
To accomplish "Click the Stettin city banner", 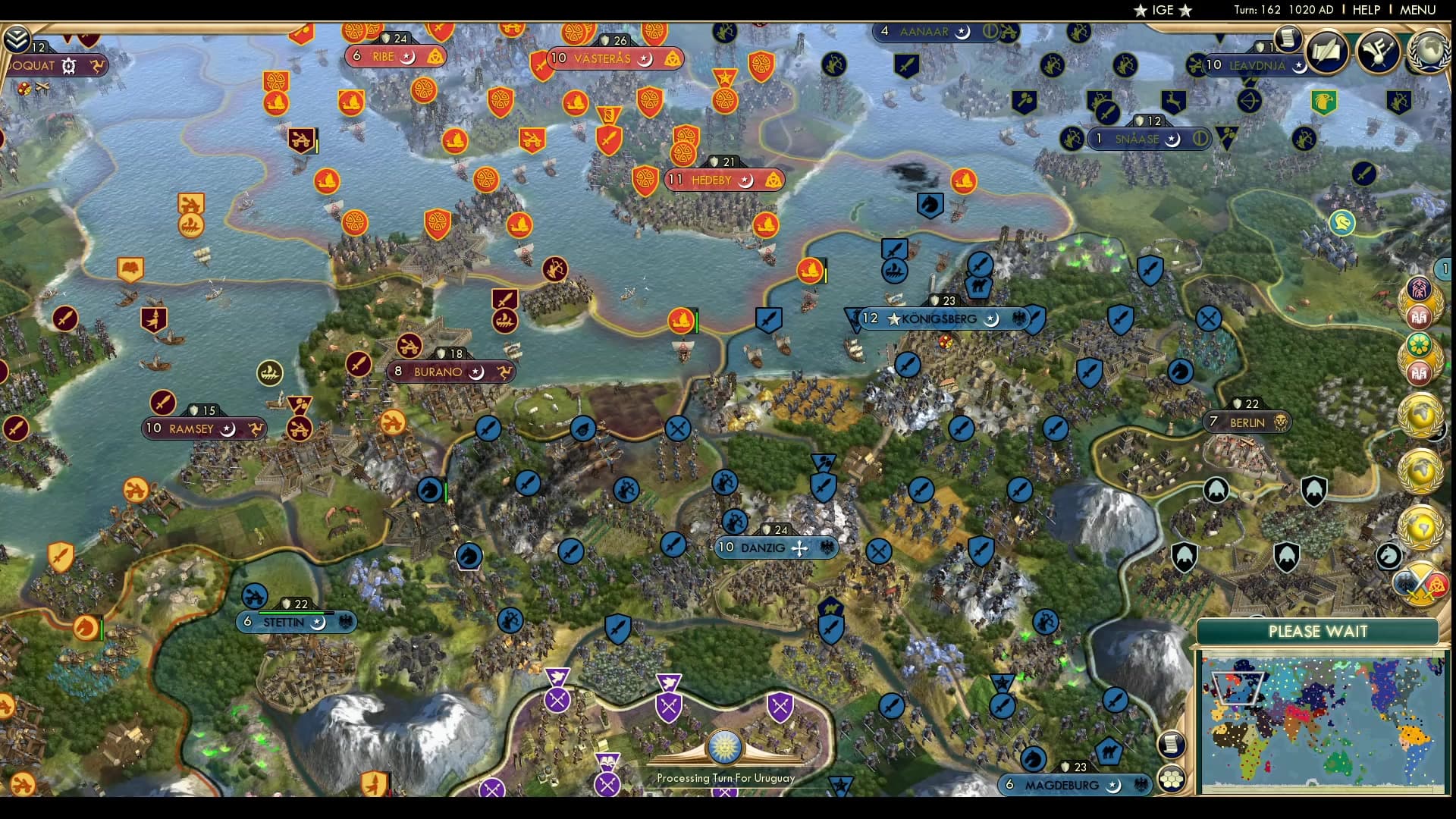I will pos(294,622).
